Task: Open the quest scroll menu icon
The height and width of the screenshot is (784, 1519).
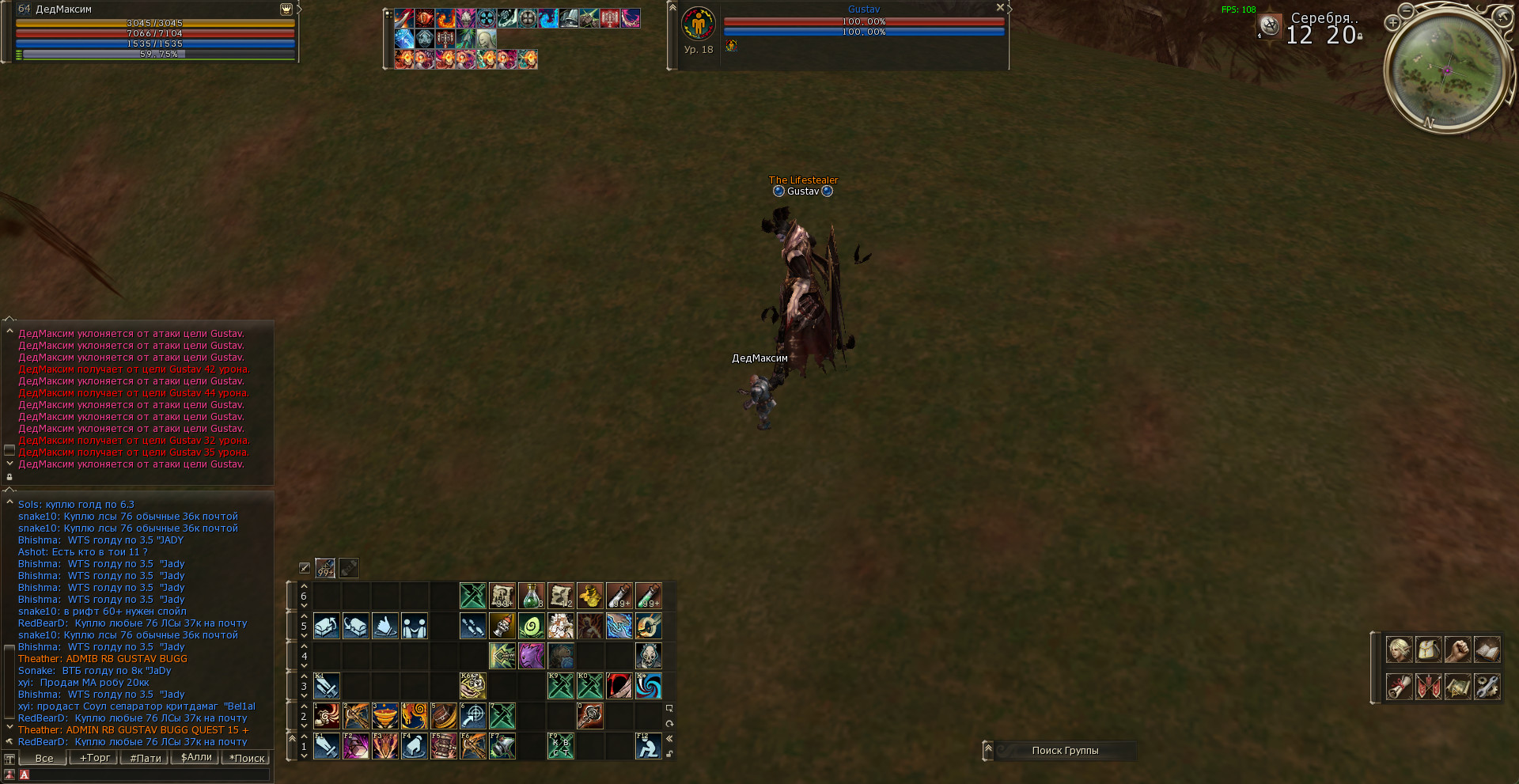Action: 1399,686
